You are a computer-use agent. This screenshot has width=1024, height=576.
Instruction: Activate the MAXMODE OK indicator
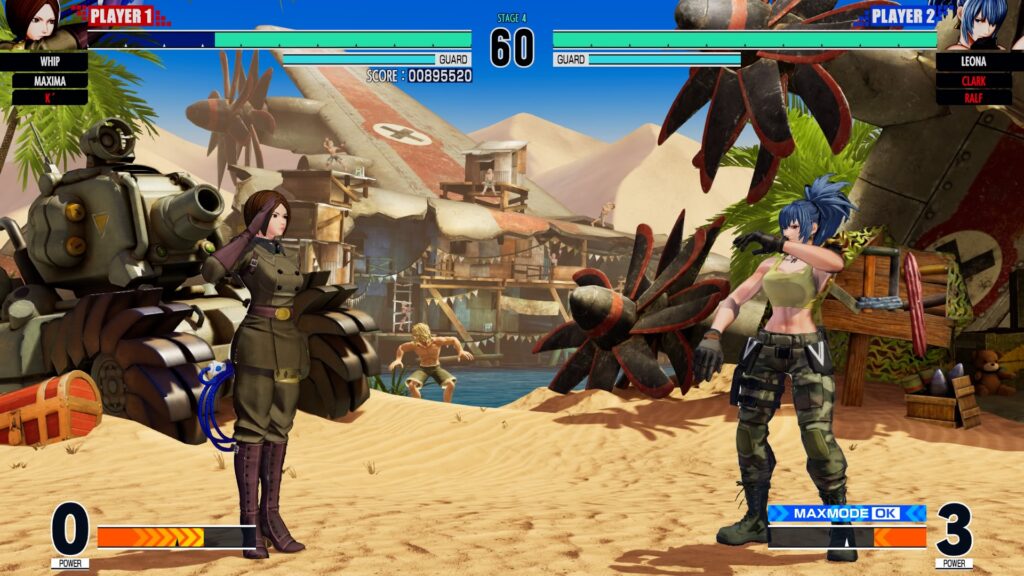(x=846, y=513)
